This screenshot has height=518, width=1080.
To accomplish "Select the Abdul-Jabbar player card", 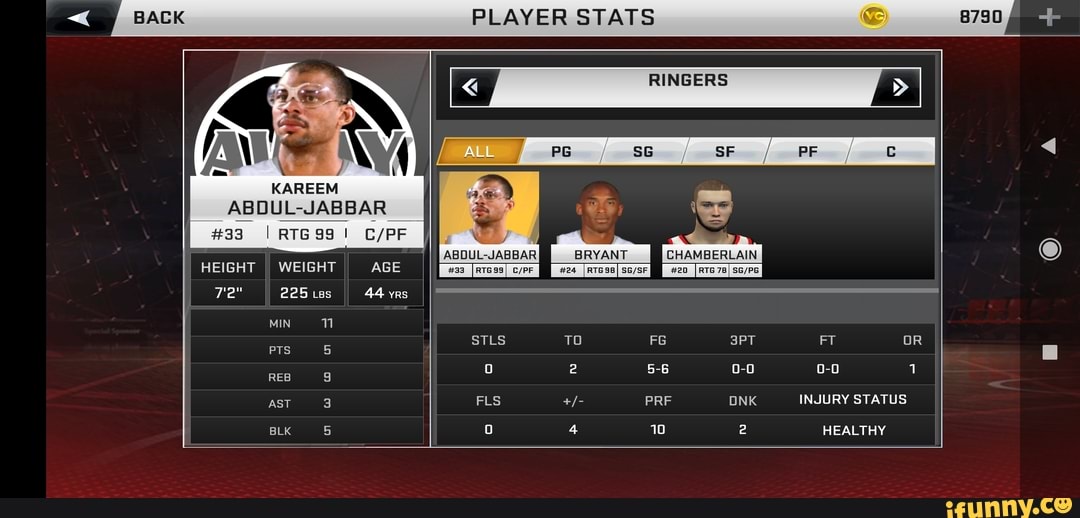I will [490, 224].
